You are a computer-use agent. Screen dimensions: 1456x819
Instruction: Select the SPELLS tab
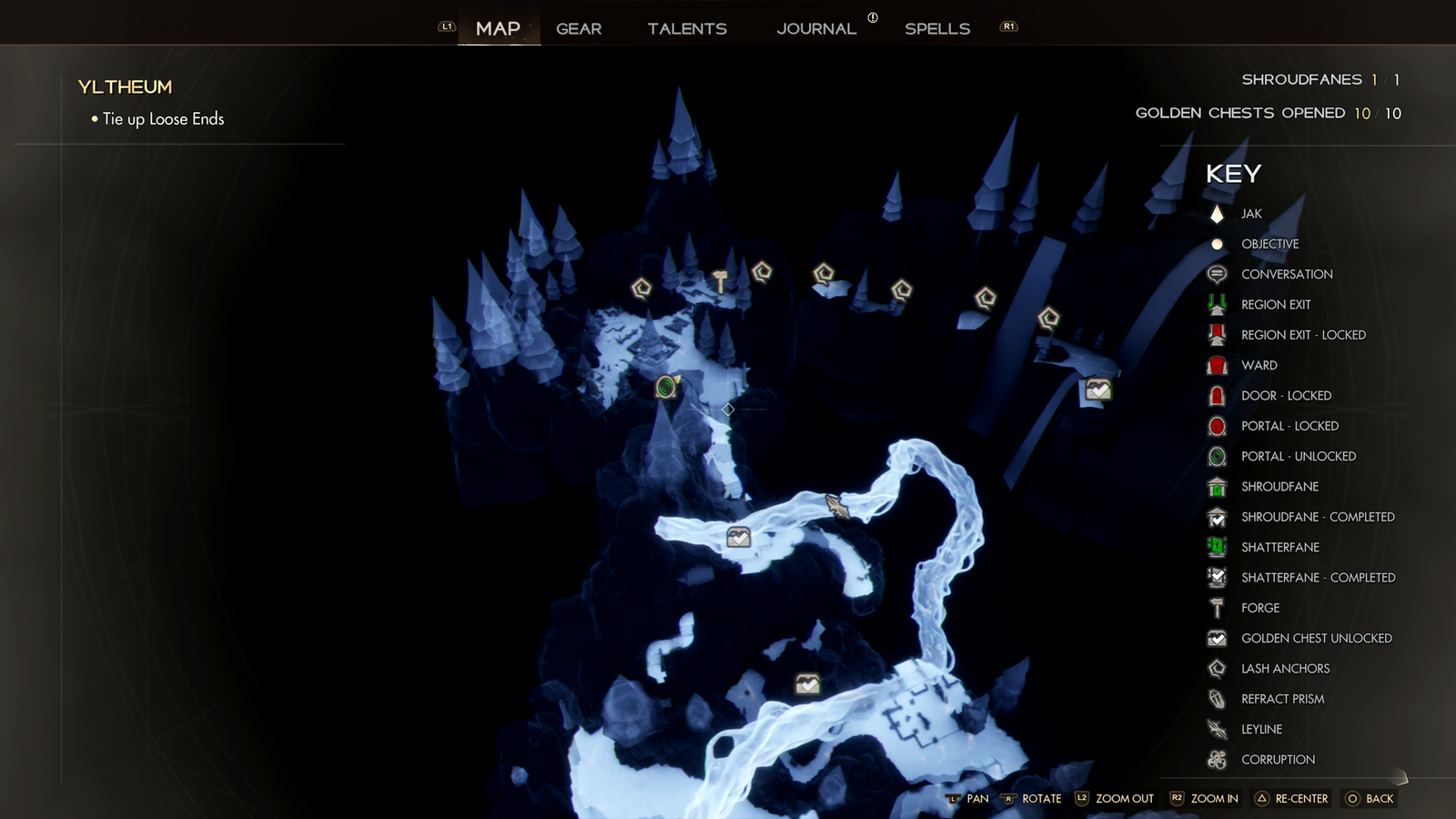click(x=937, y=28)
